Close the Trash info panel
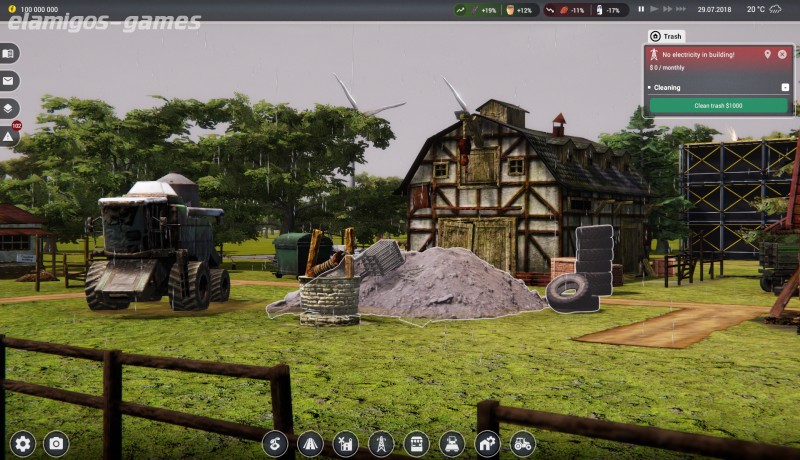The image size is (800, 460). (x=782, y=54)
